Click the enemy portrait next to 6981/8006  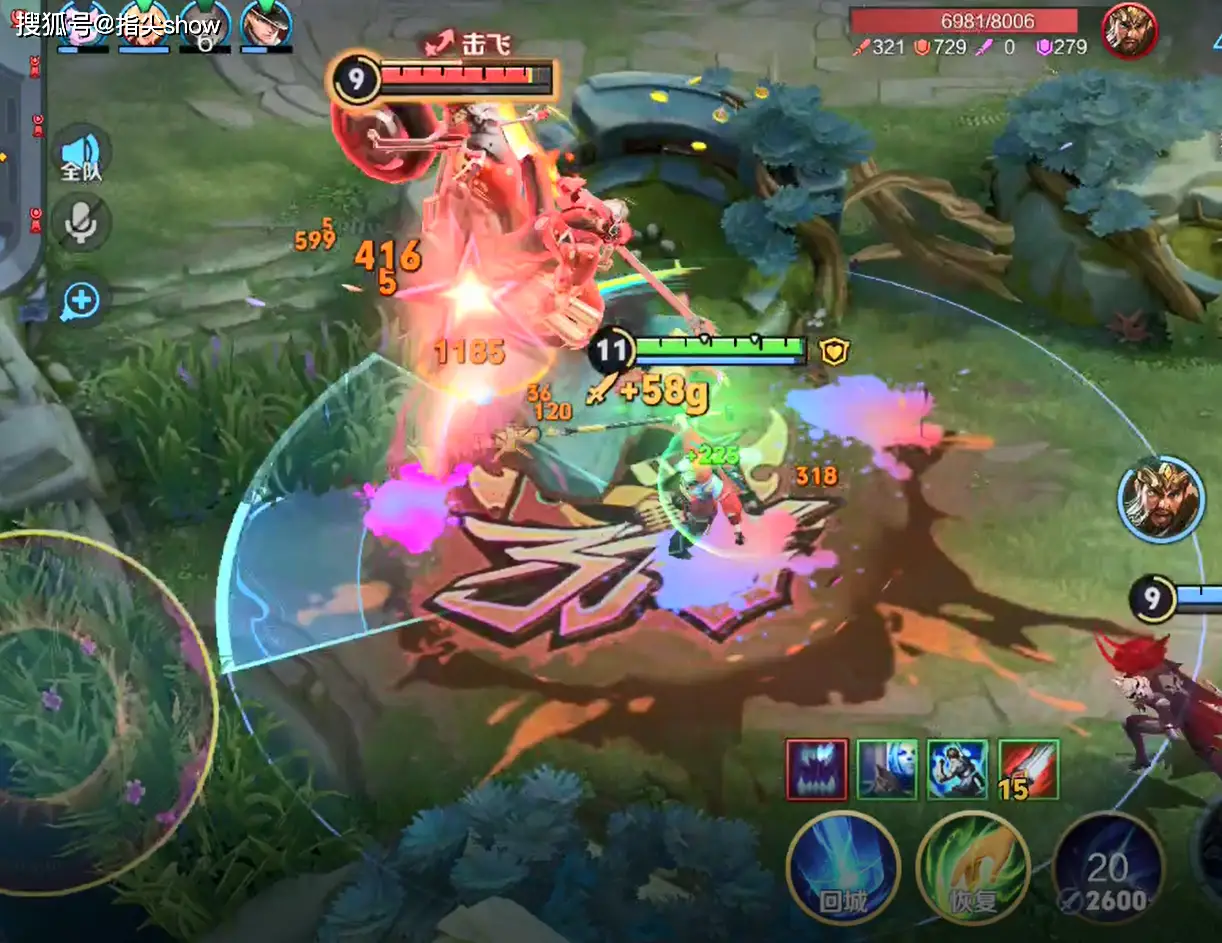(1130, 30)
